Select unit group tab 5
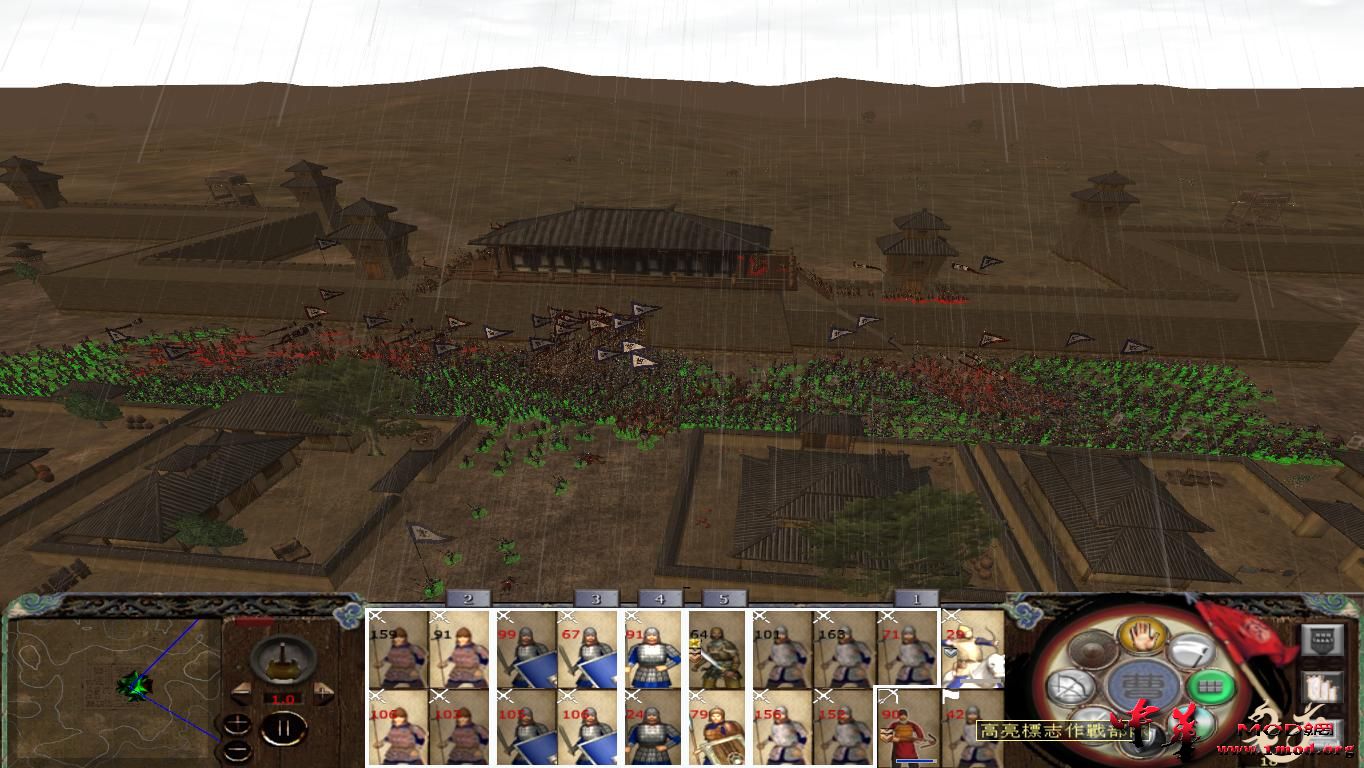This screenshot has width=1364, height=768. (724, 599)
